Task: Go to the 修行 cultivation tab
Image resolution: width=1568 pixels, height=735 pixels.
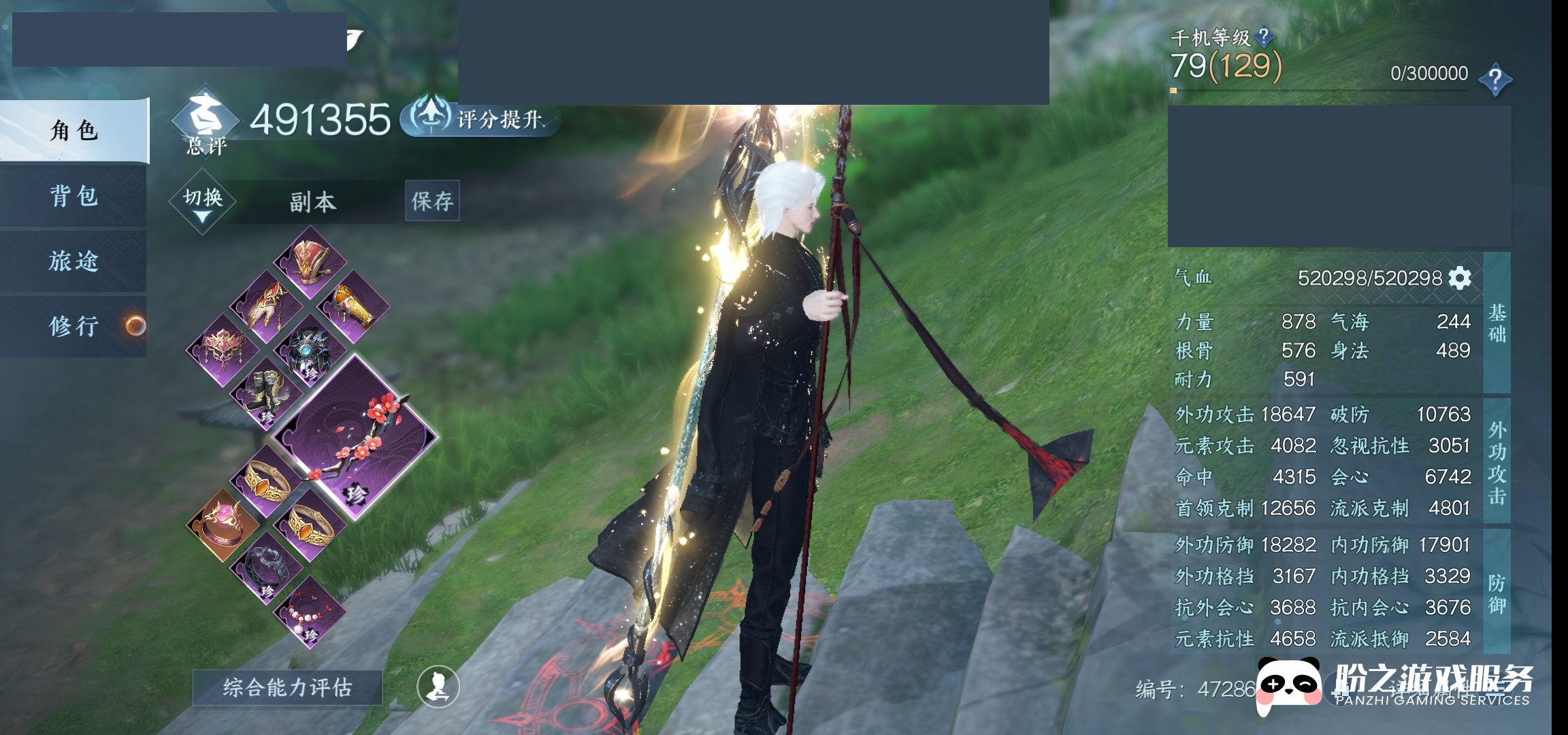Action: pyautogui.click(x=73, y=326)
